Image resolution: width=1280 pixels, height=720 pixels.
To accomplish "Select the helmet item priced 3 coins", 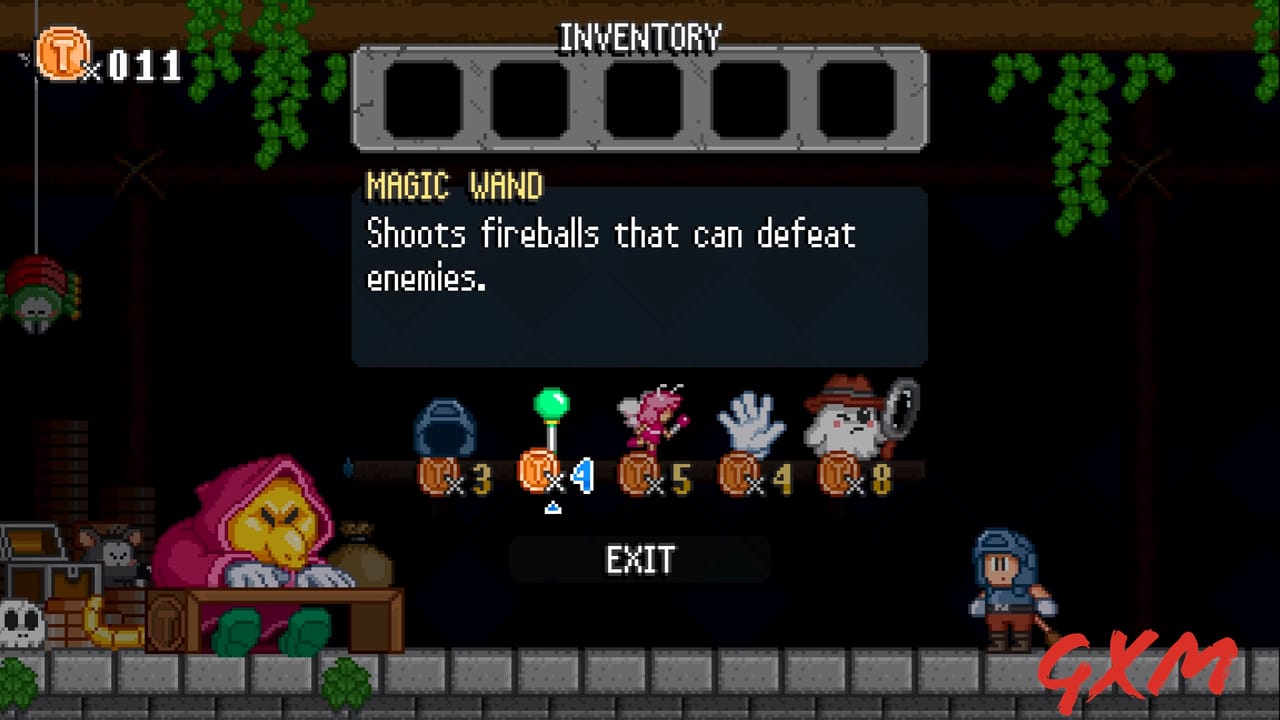I will pyautogui.click(x=444, y=425).
